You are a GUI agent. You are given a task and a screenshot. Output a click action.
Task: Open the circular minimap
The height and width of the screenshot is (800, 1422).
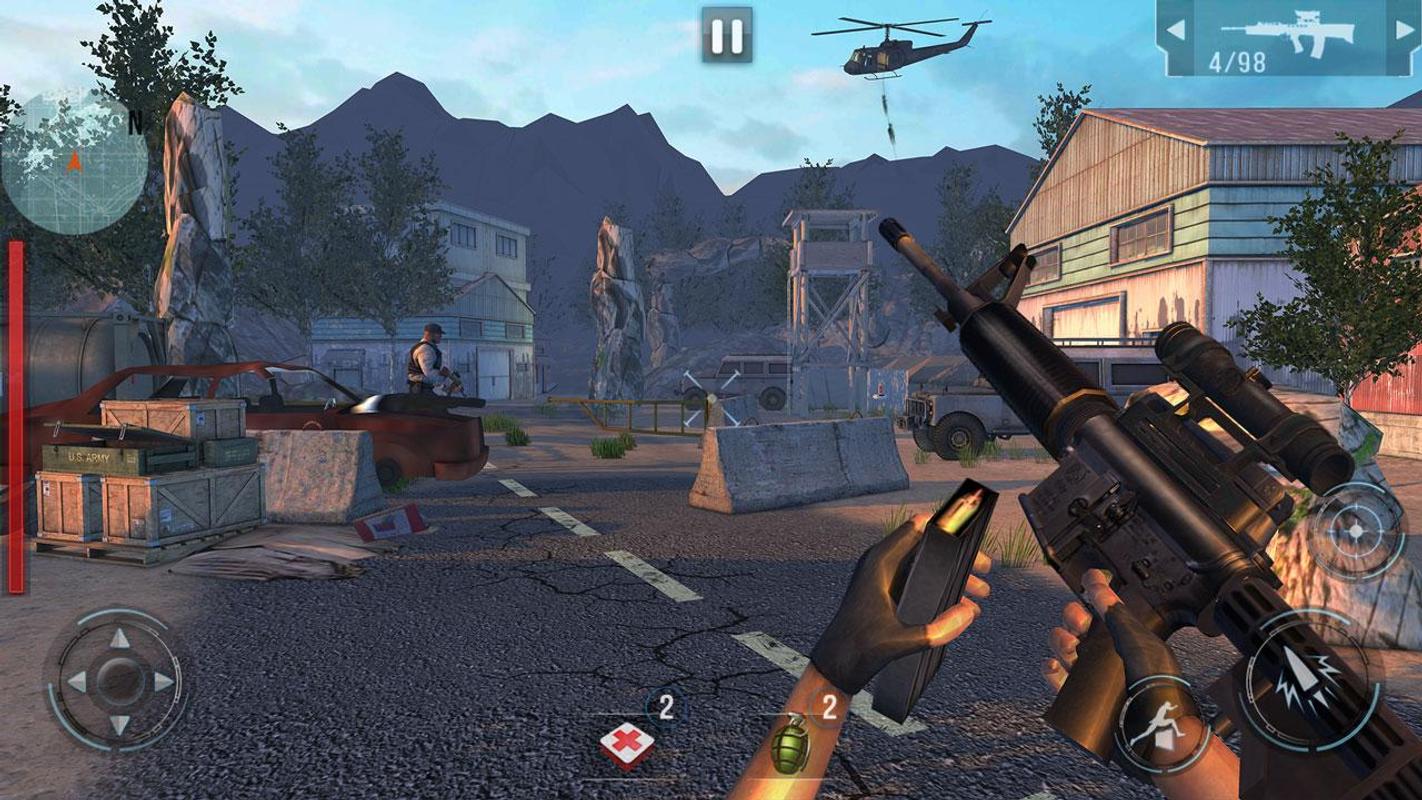[73, 162]
